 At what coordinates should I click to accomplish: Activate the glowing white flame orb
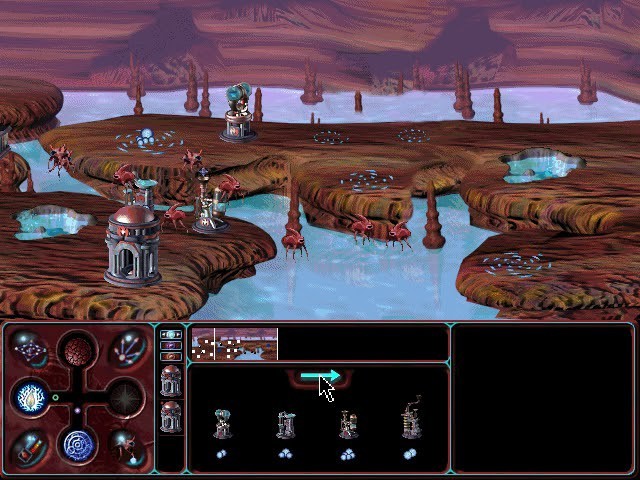(x=31, y=397)
